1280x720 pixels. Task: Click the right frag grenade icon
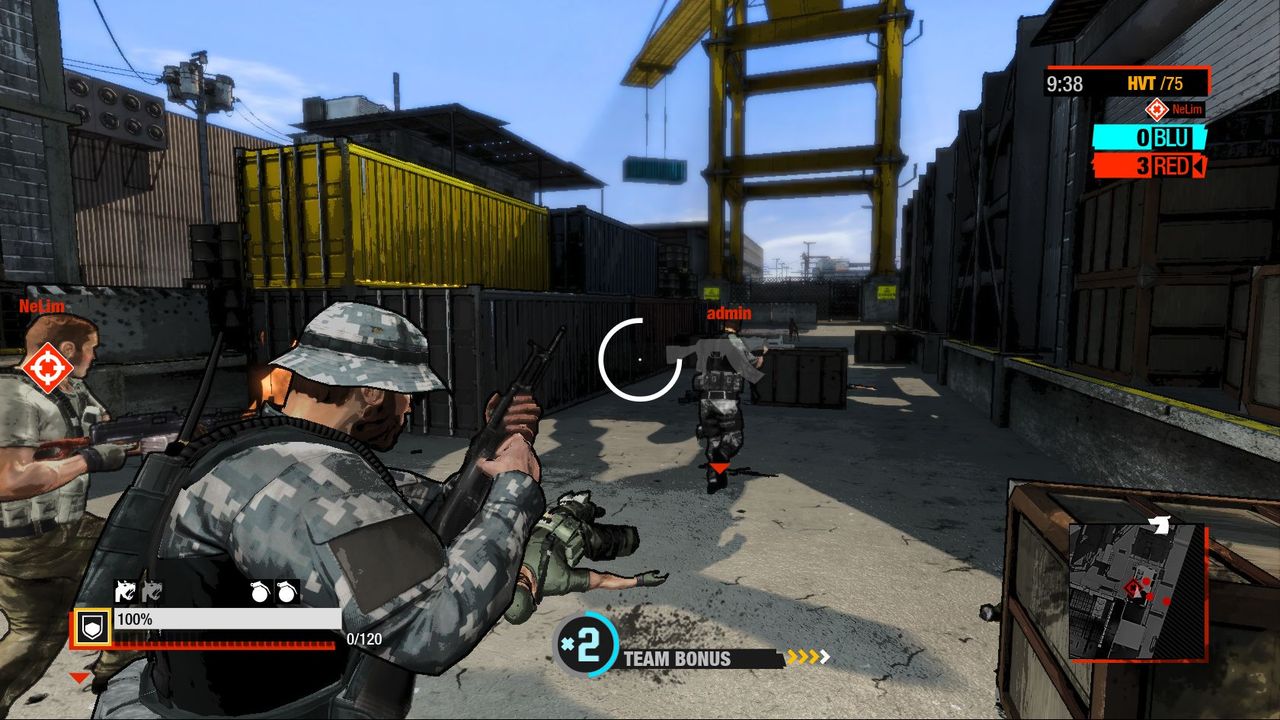tap(286, 593)
